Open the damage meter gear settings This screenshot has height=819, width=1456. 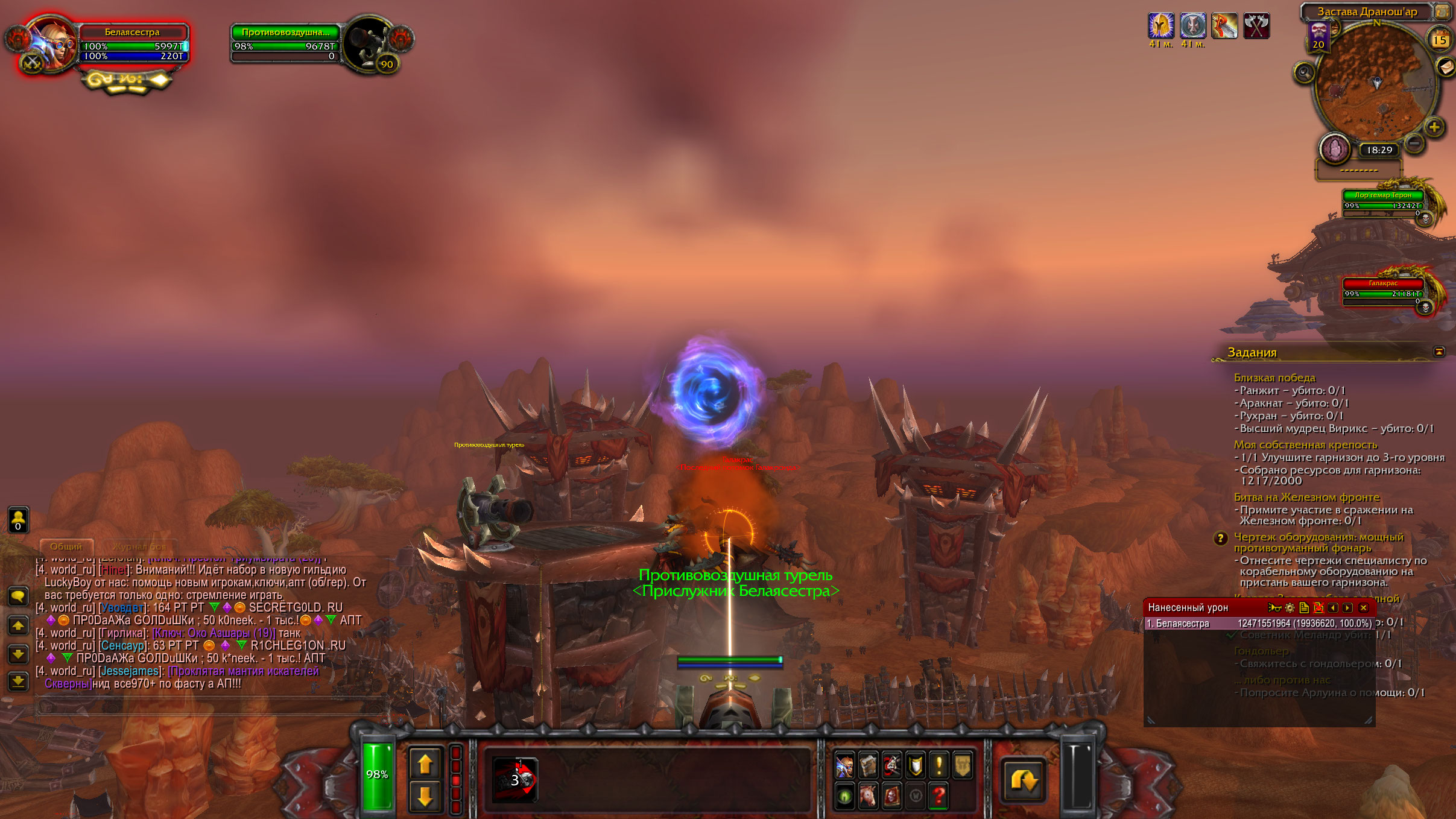1290,608
